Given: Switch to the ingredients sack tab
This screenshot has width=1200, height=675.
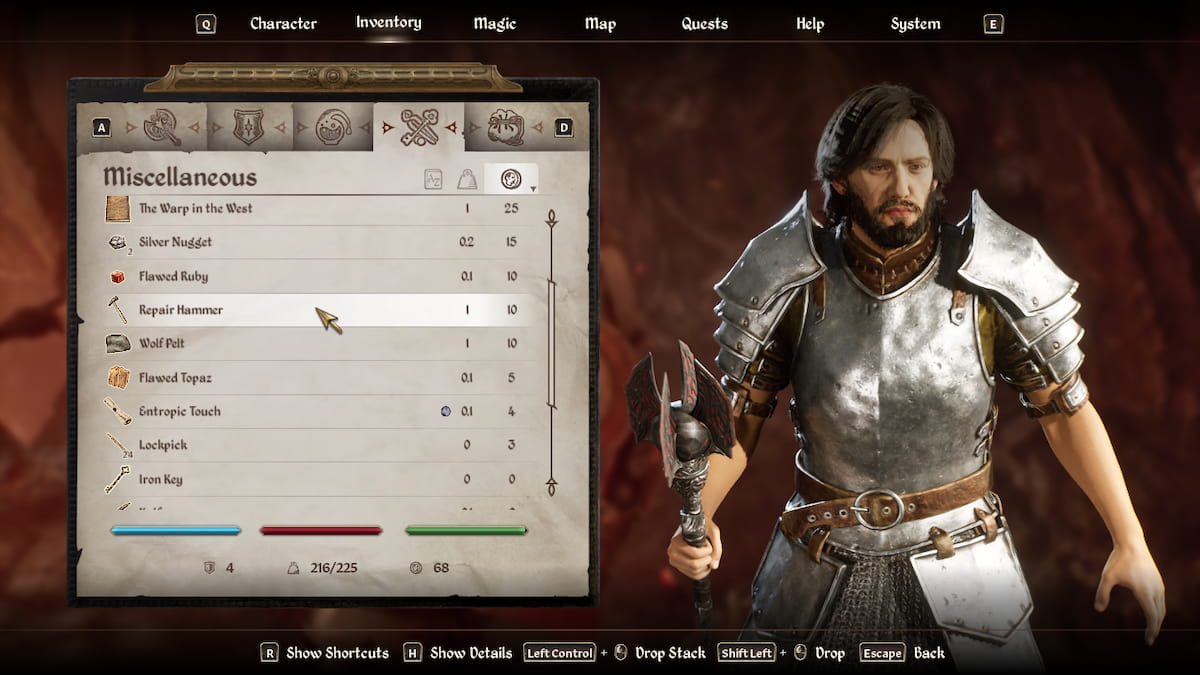Looking at the screenshot, I should click(505, 127).
